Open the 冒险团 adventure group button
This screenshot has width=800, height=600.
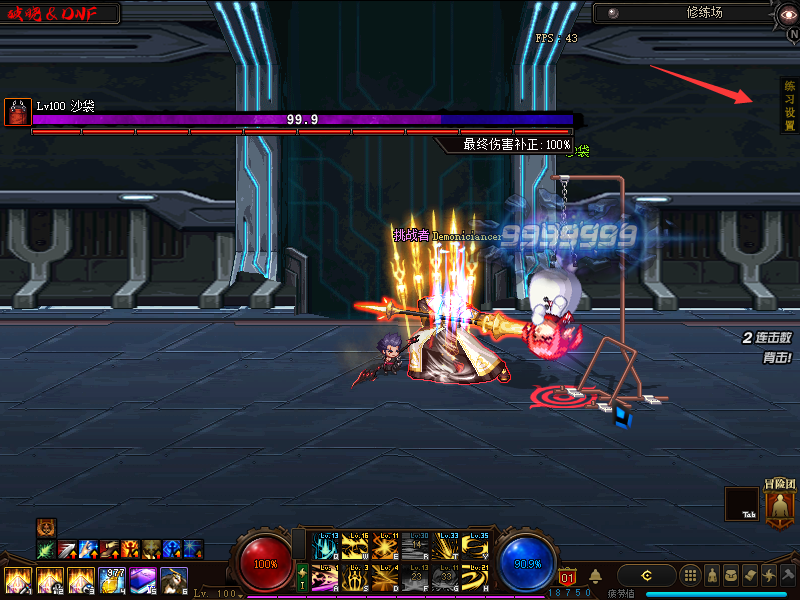pos(780,502)
